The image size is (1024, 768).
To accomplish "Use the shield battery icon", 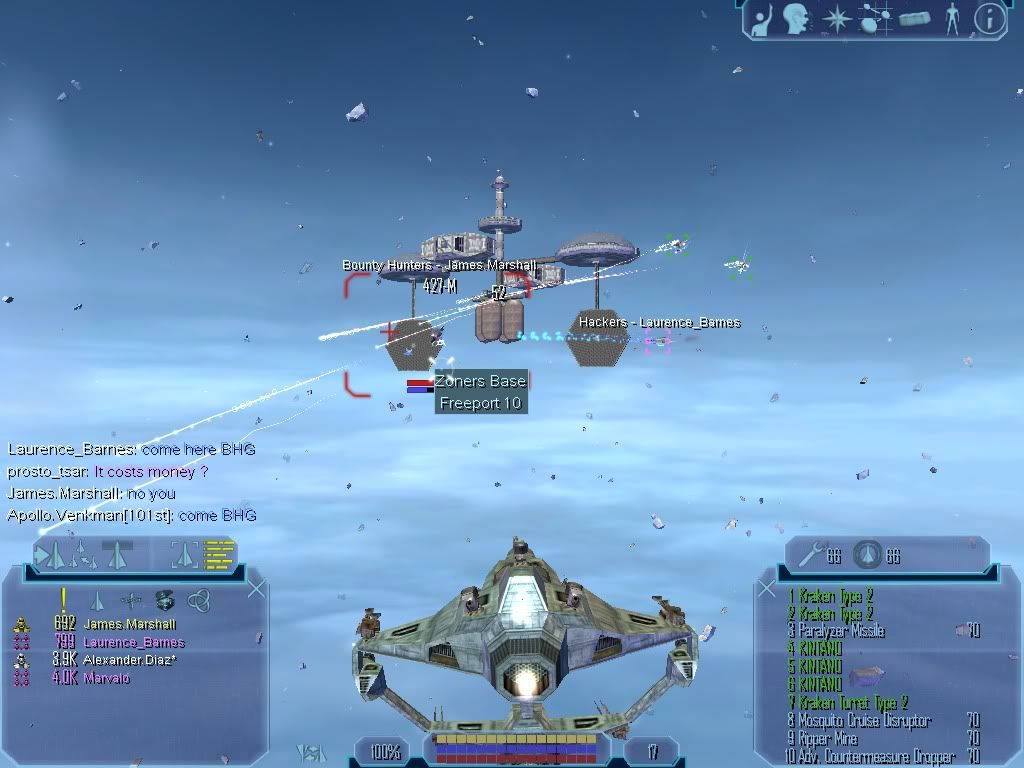I will [868, 553].
